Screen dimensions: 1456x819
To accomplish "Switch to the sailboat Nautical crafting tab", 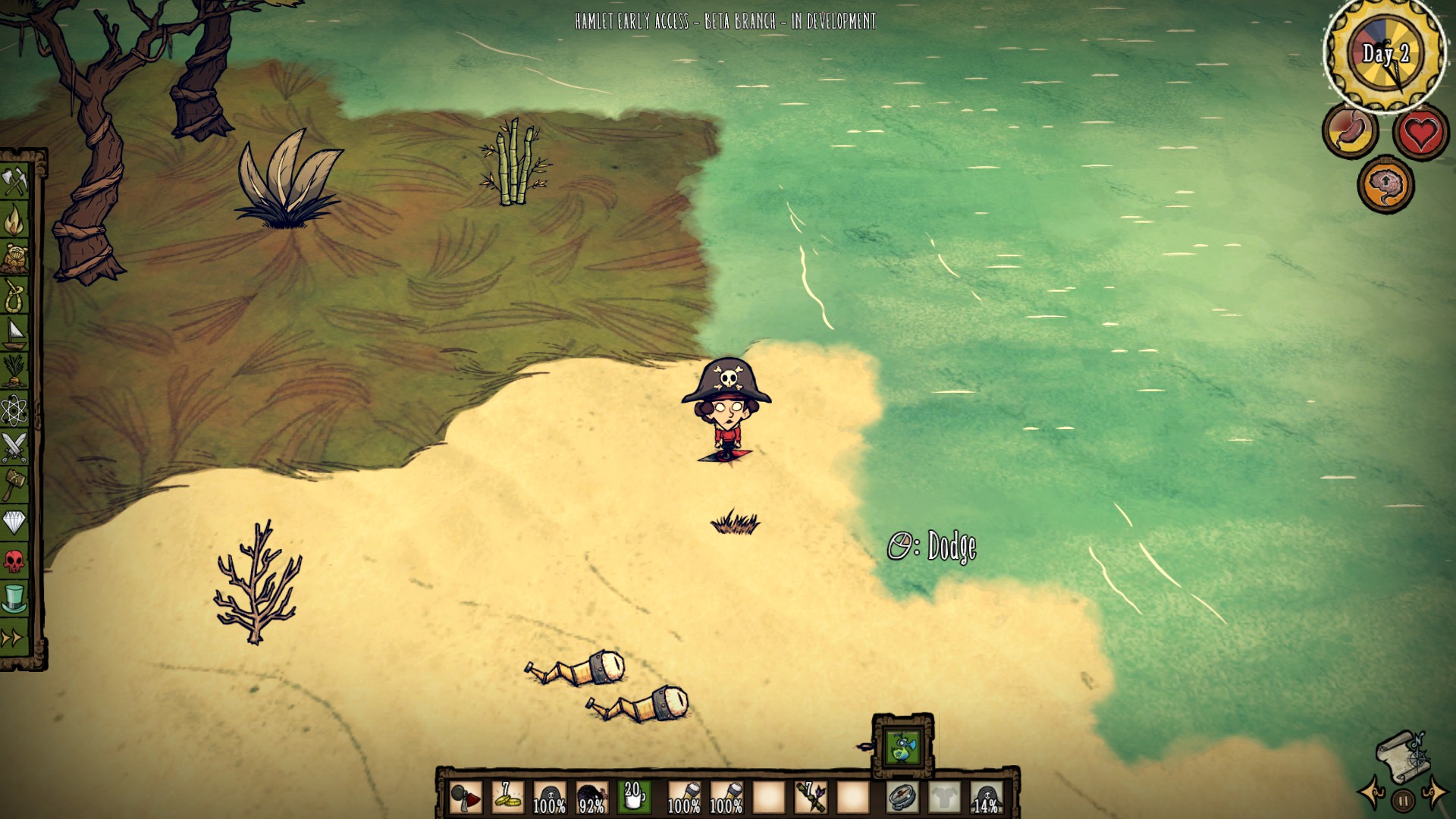I will (14, 333).
